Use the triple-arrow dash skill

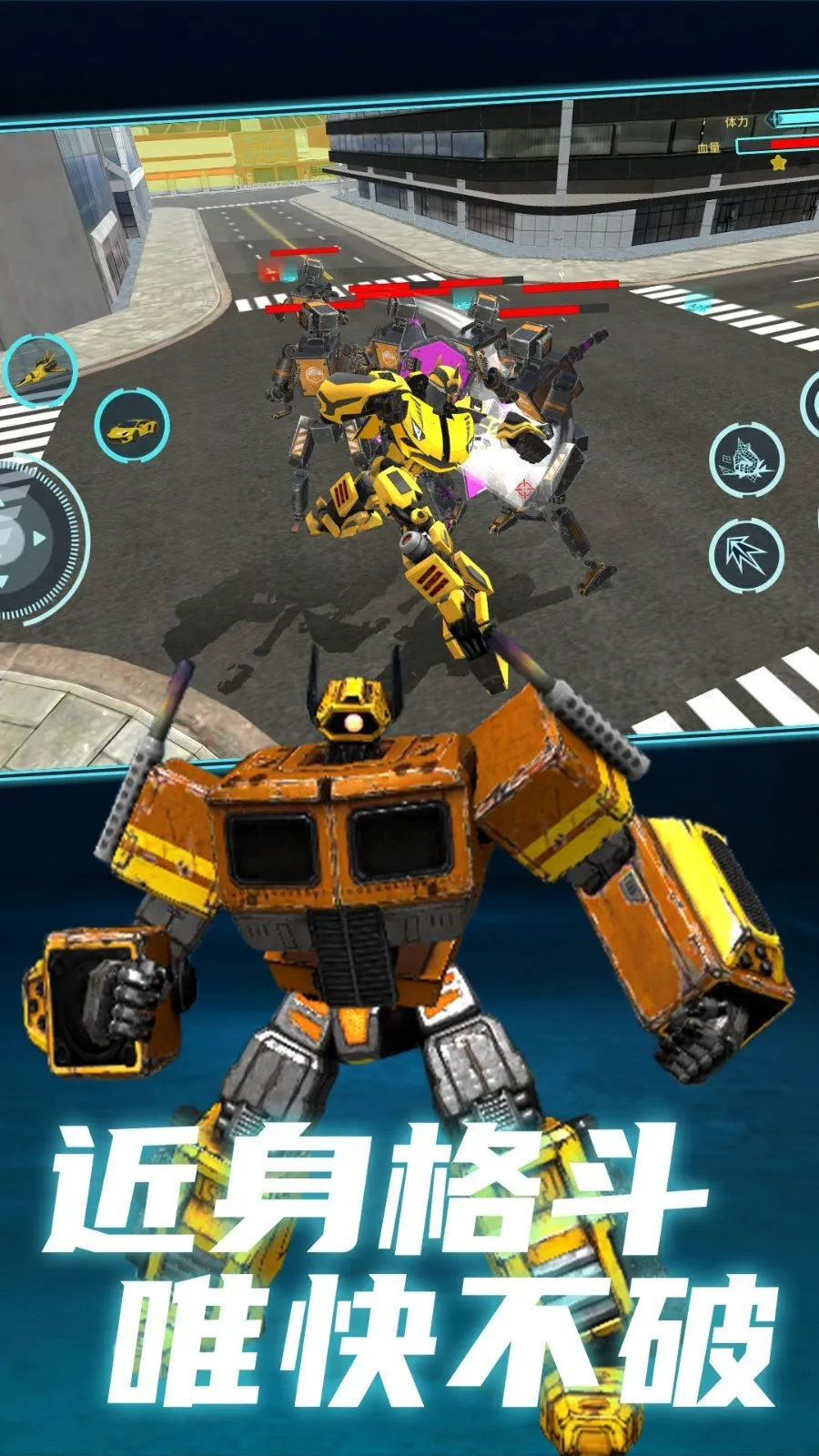pos(746,554)
